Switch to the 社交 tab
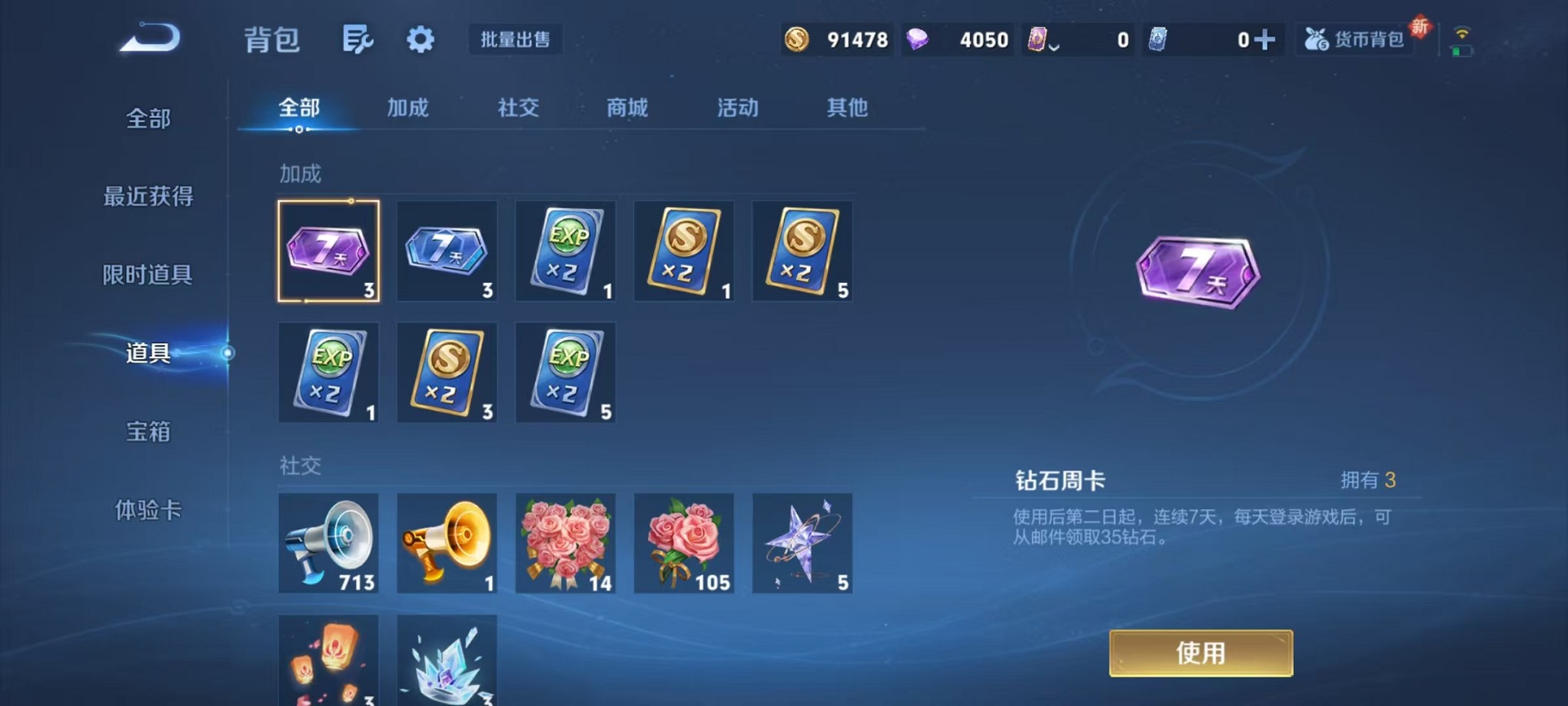This screenshot has height=706, width=1568. 520,108
